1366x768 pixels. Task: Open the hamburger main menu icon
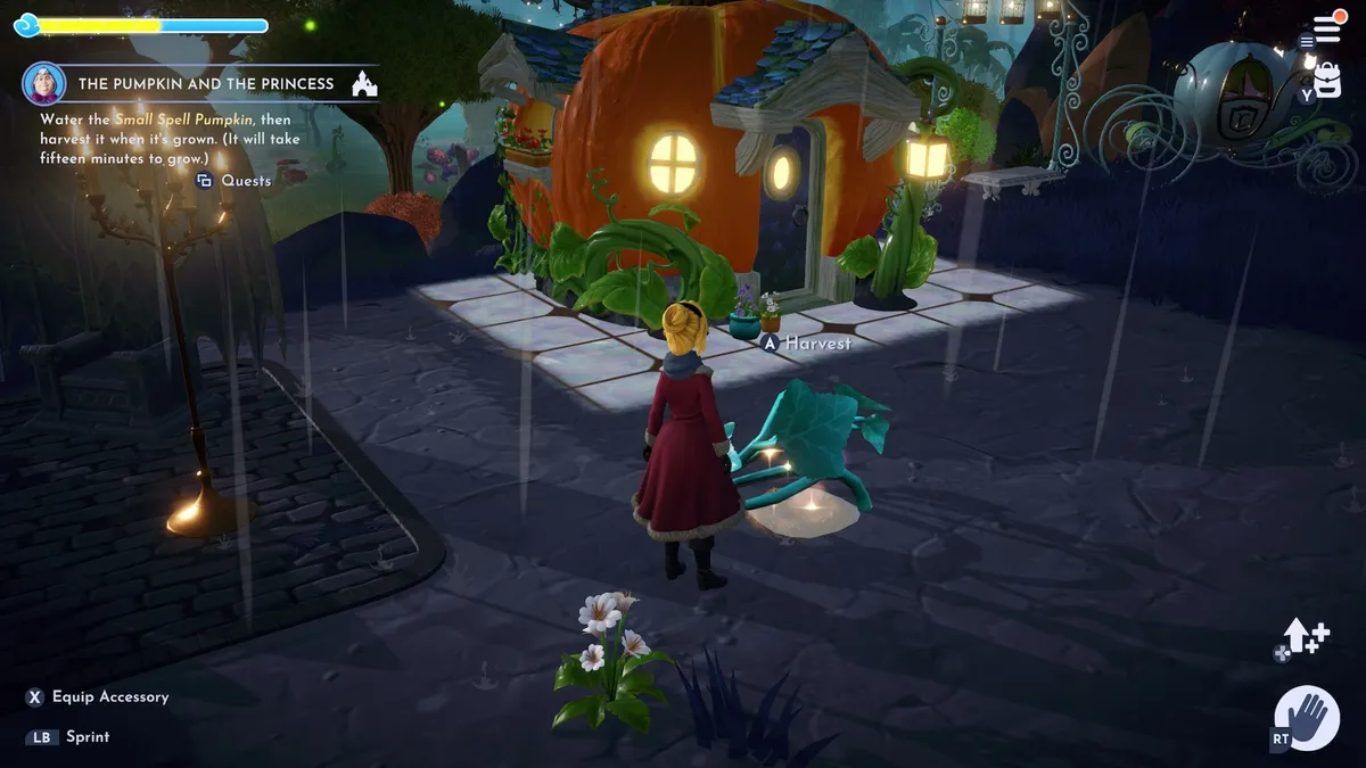1327,30
